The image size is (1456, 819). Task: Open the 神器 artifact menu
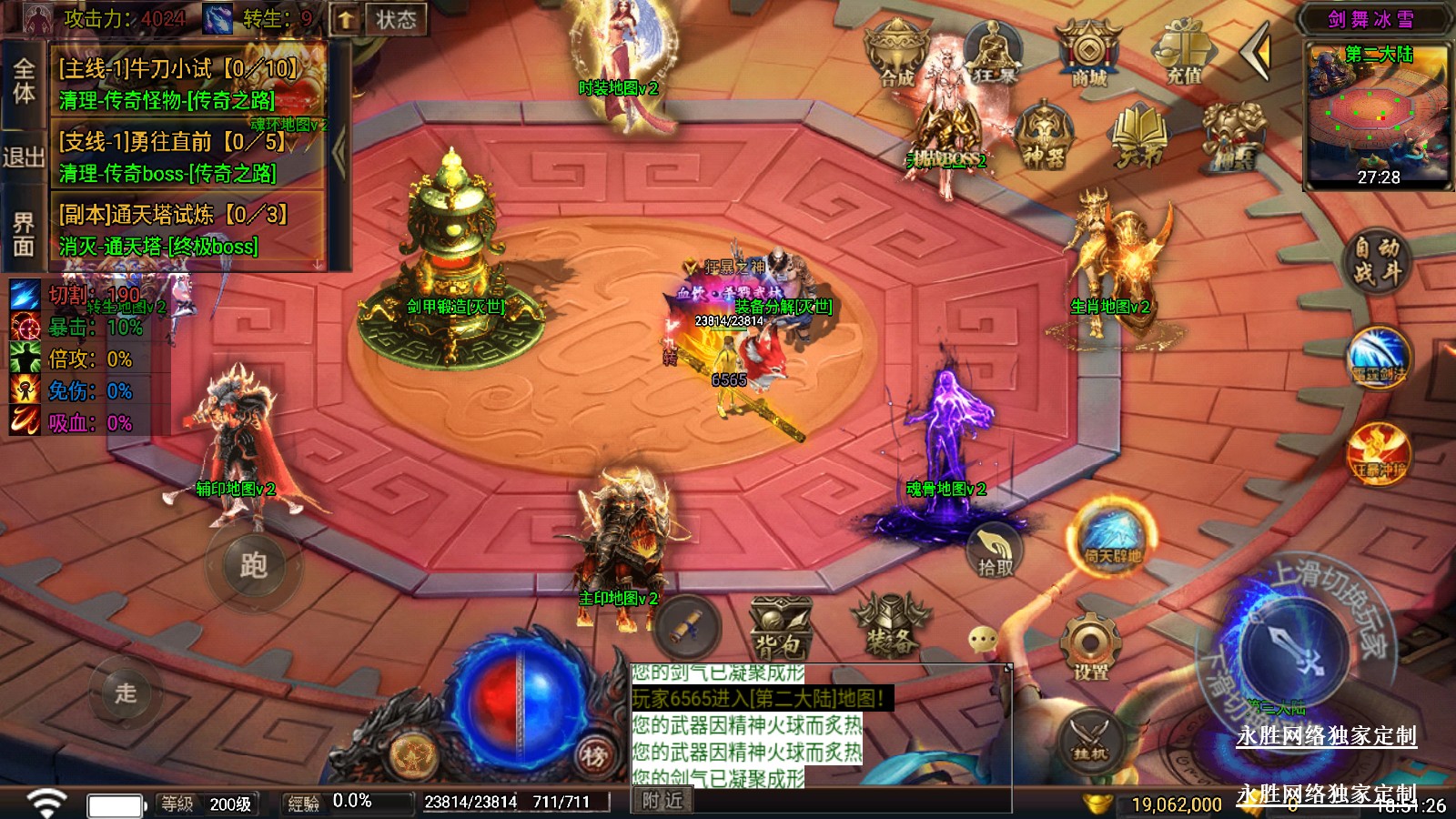[x=1044, y=136]
